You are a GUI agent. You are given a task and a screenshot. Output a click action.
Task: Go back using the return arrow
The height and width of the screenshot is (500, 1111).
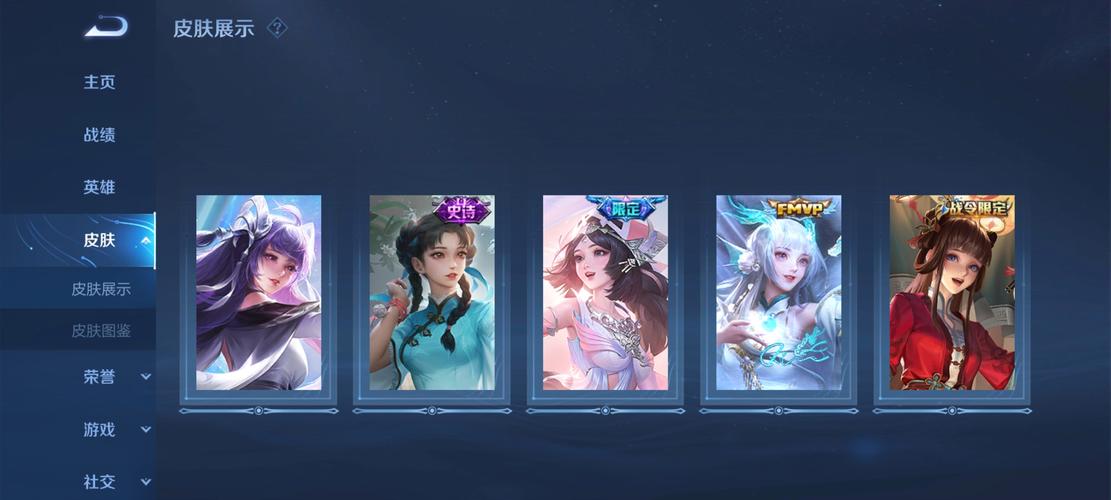[x=105, y=27]
